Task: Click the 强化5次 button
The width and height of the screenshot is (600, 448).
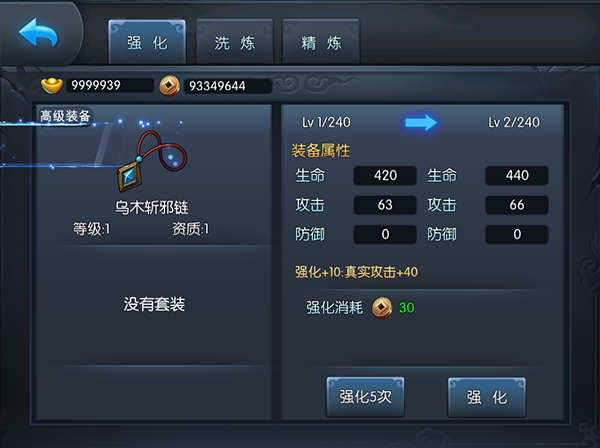Action: (365, 396)
